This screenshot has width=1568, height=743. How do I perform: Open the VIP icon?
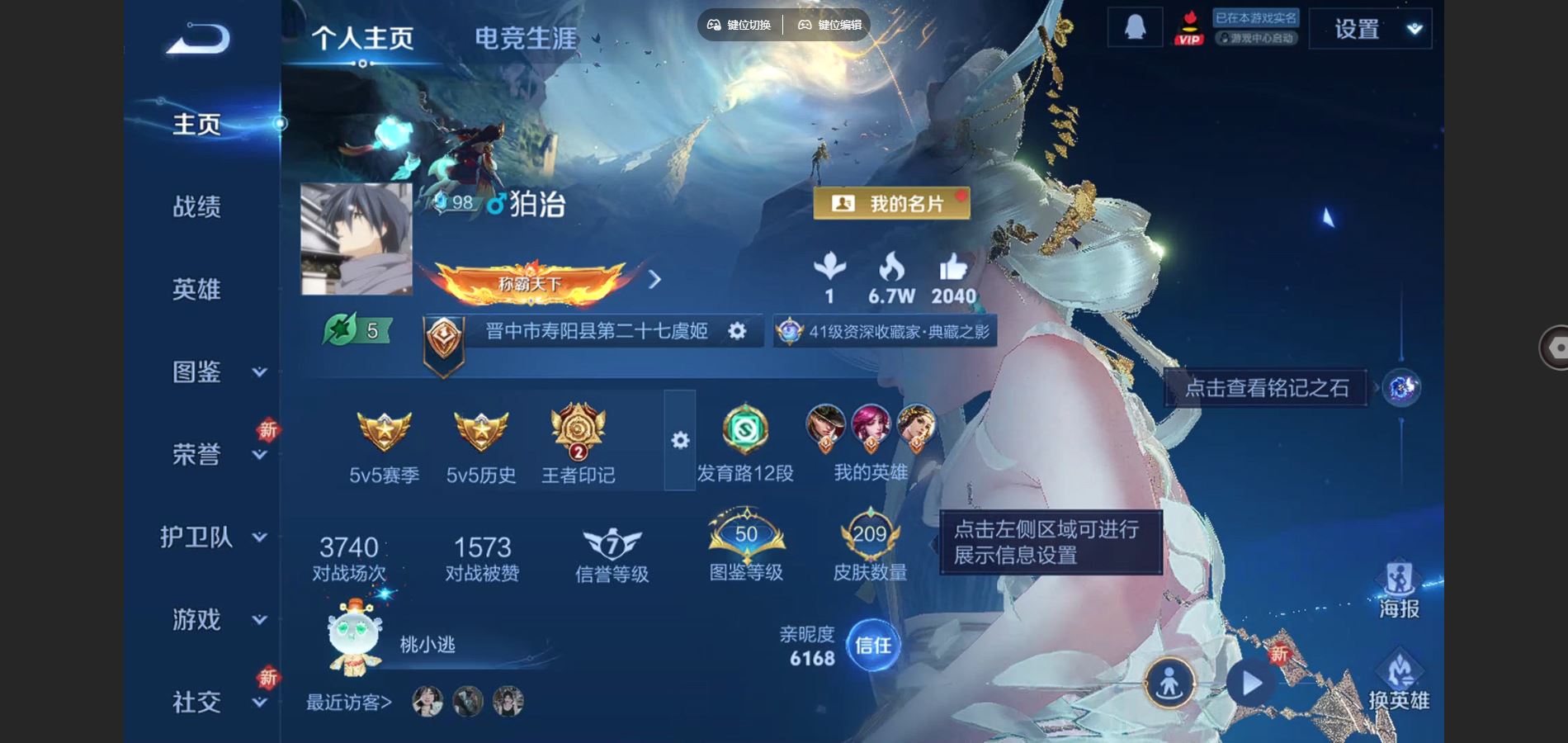coord(1189,26)
